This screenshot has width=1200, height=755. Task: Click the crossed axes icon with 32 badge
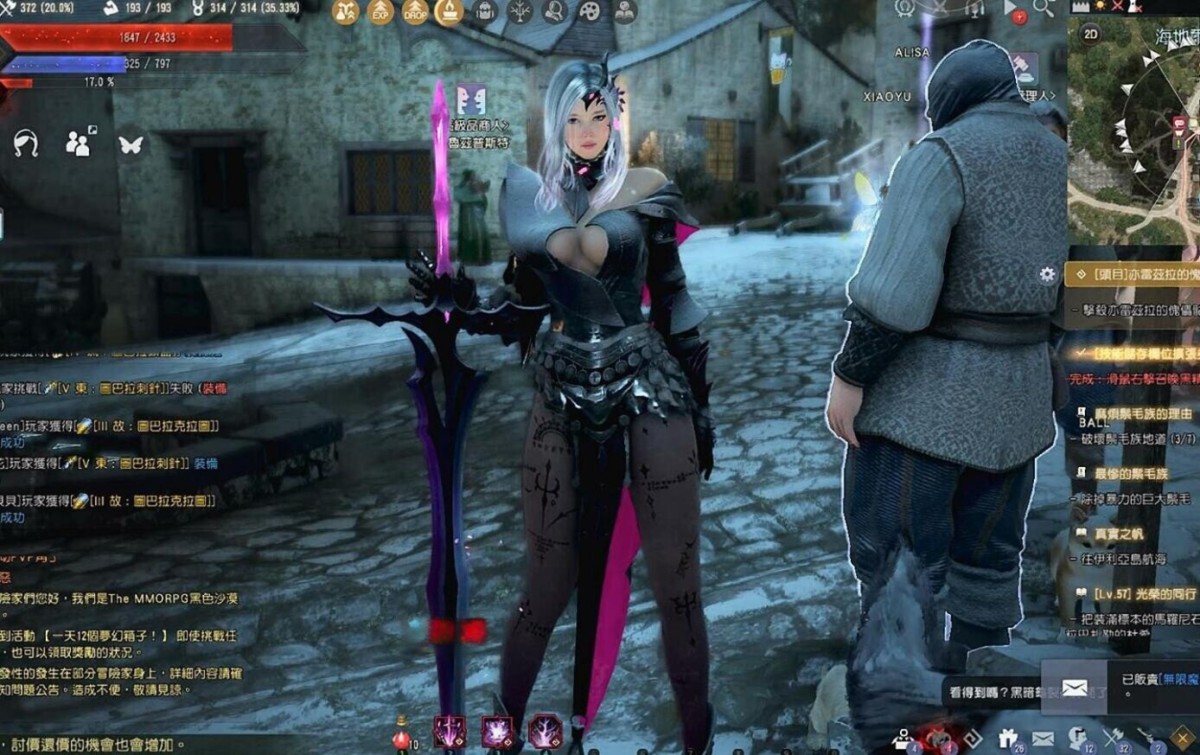point(1112,739)
